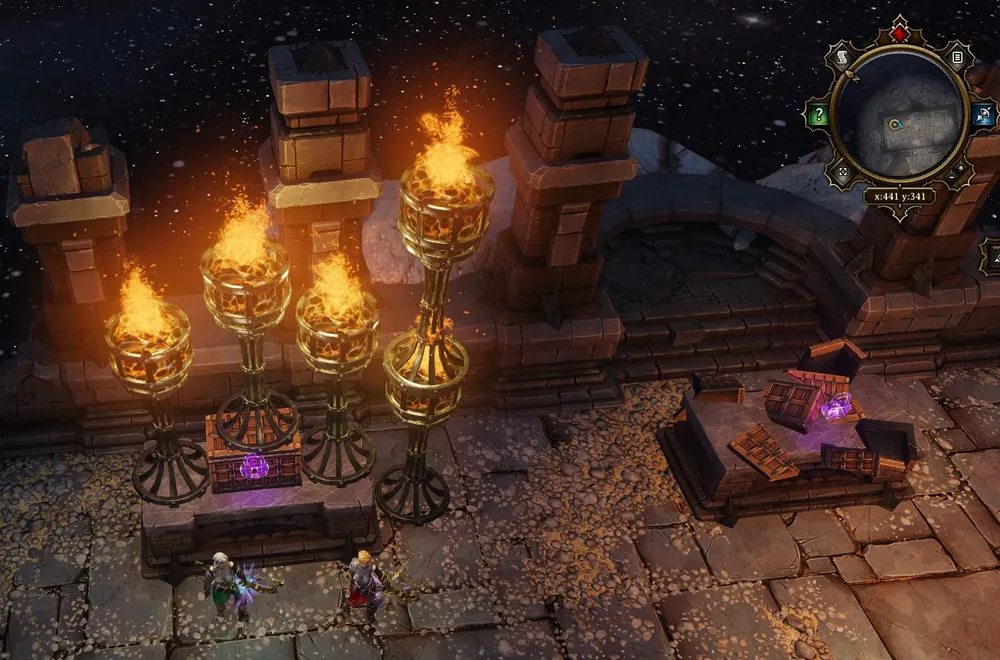The height and width of the screenshot is (660, 1000).
Task: Select the red diamond icon above minimap
Action: coord(897,33)
